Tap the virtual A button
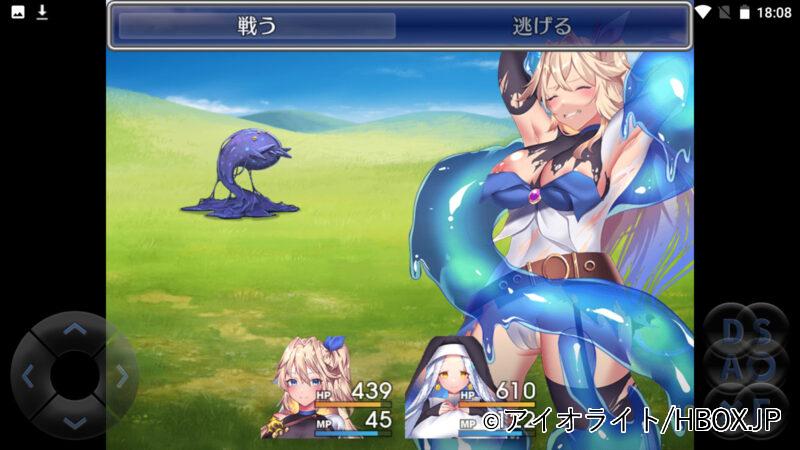The width and height of the screenshot is (800, 450). (x=732, y=367)
